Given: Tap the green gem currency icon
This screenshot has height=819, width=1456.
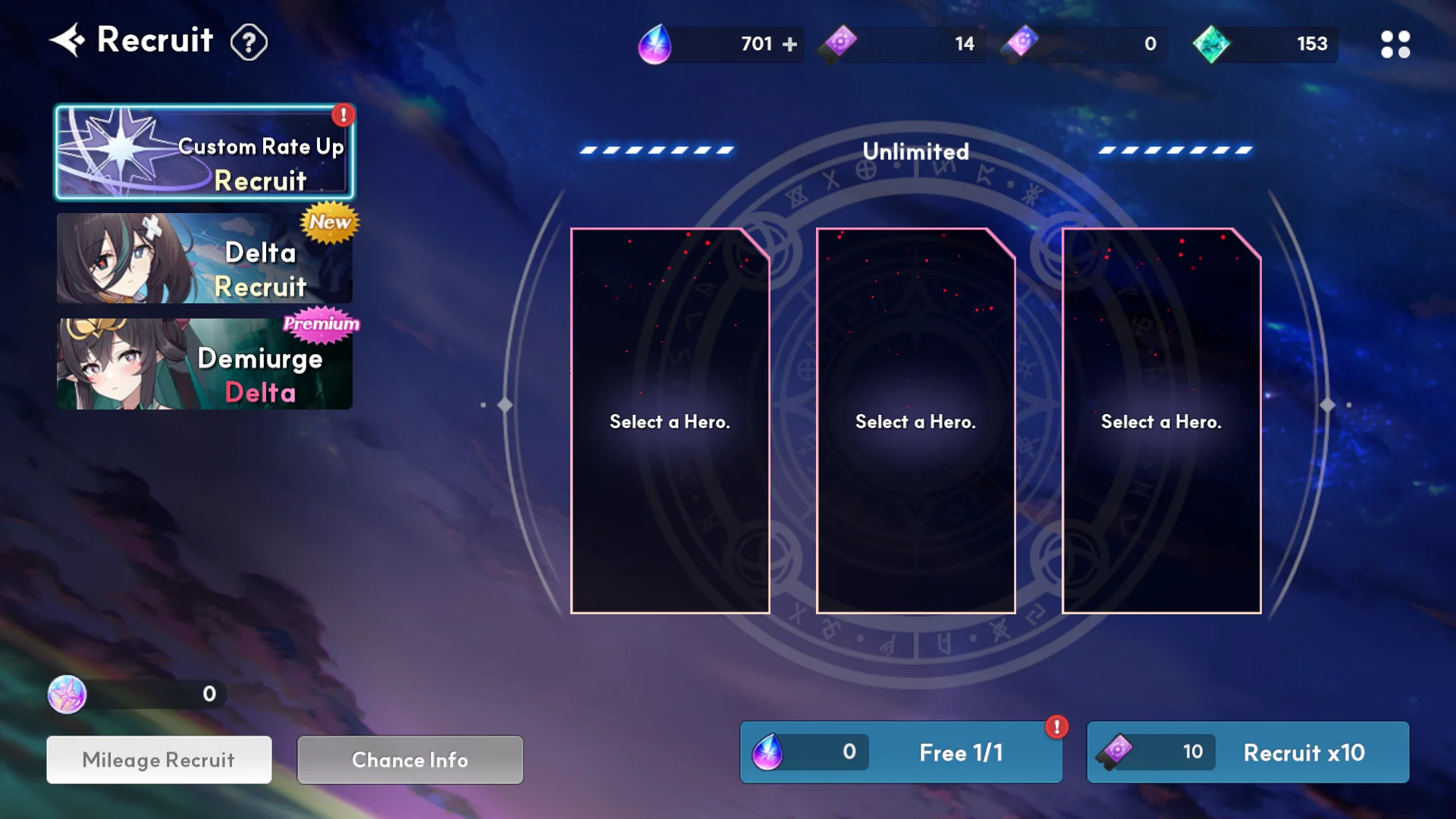Looking at the screenshot, I should coord(1211,44).
